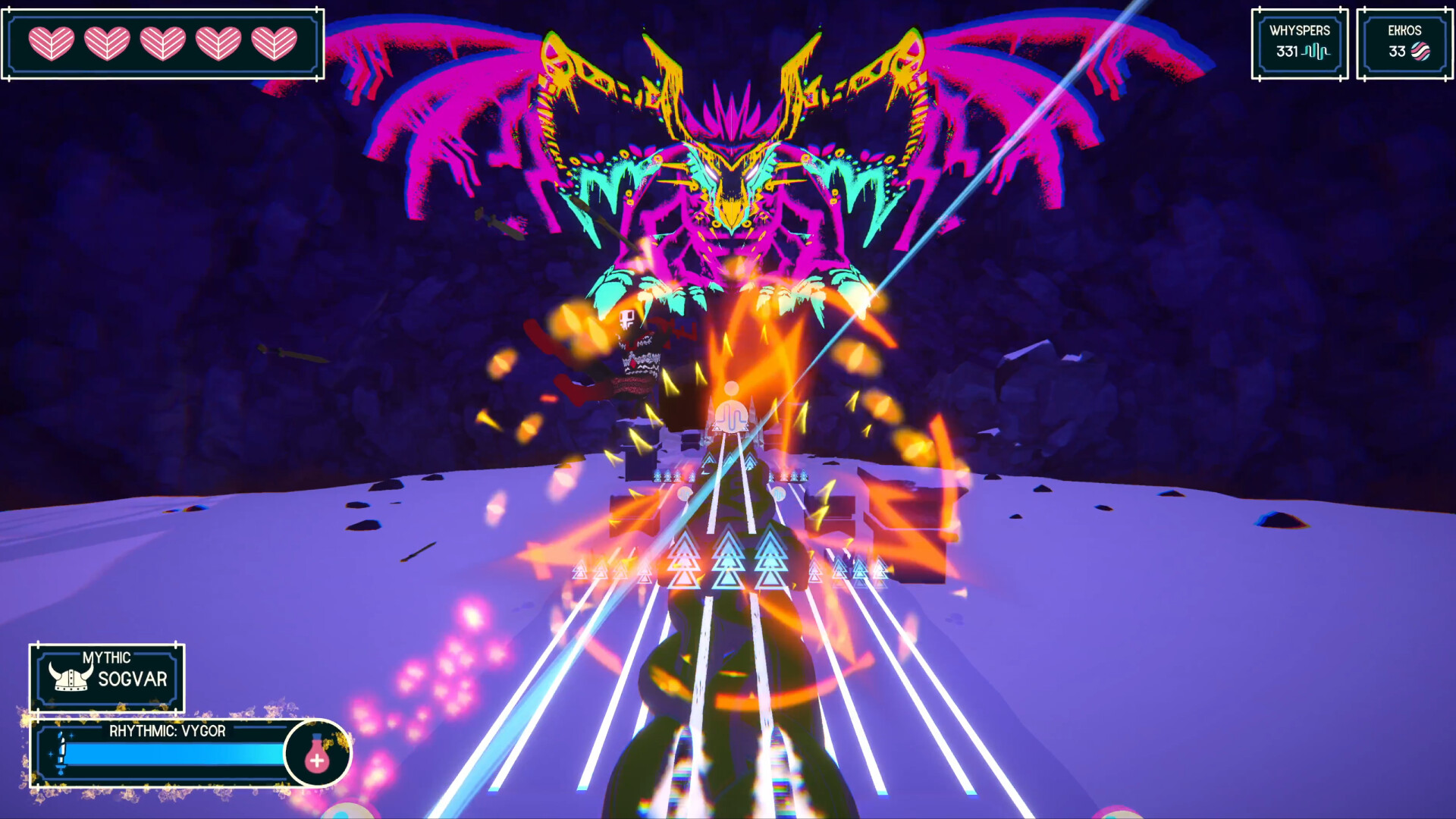Click the viking helmet icon beside Sogvar
The image size is (1456, 819).
coord(70,678)
